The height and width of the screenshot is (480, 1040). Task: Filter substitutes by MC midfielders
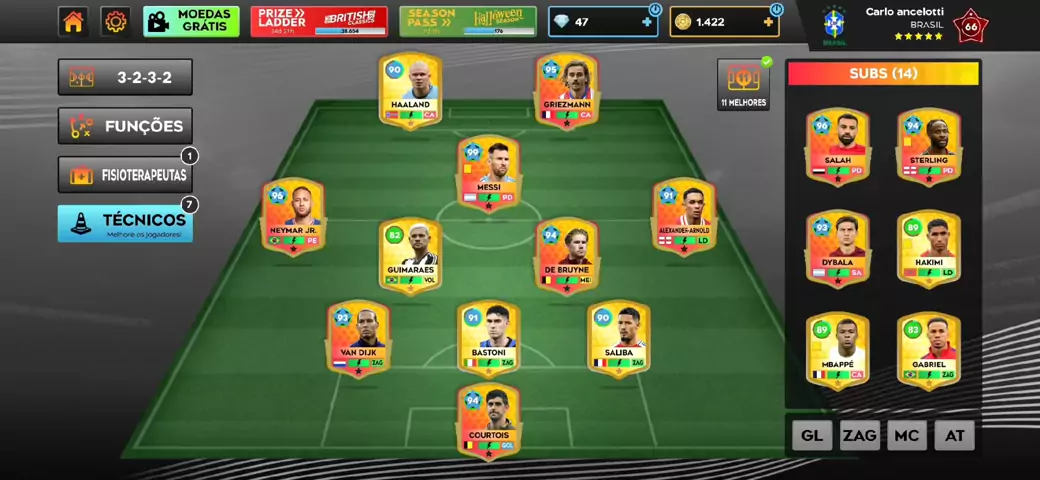pos(906,435)
